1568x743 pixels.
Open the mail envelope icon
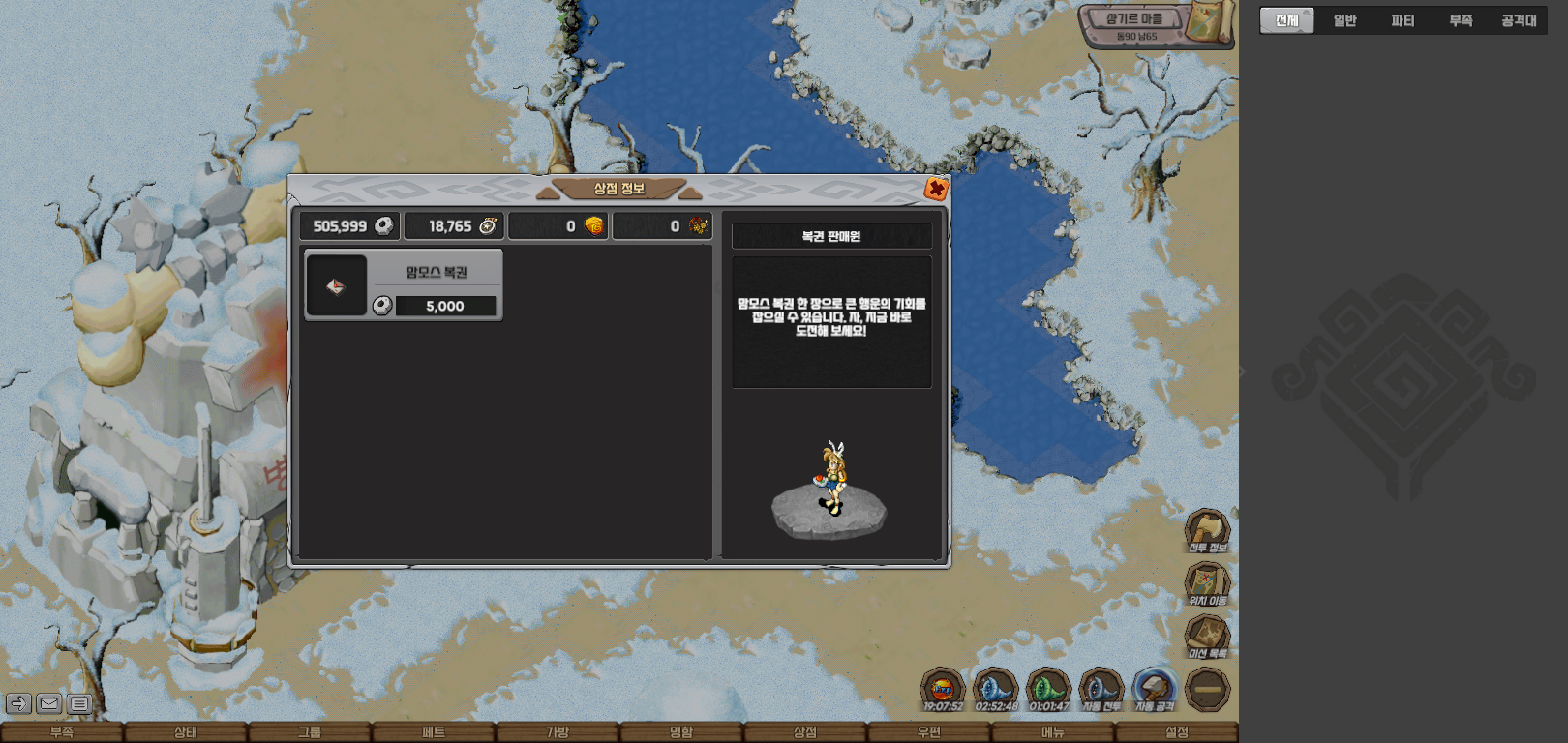(x=49, y=703)
